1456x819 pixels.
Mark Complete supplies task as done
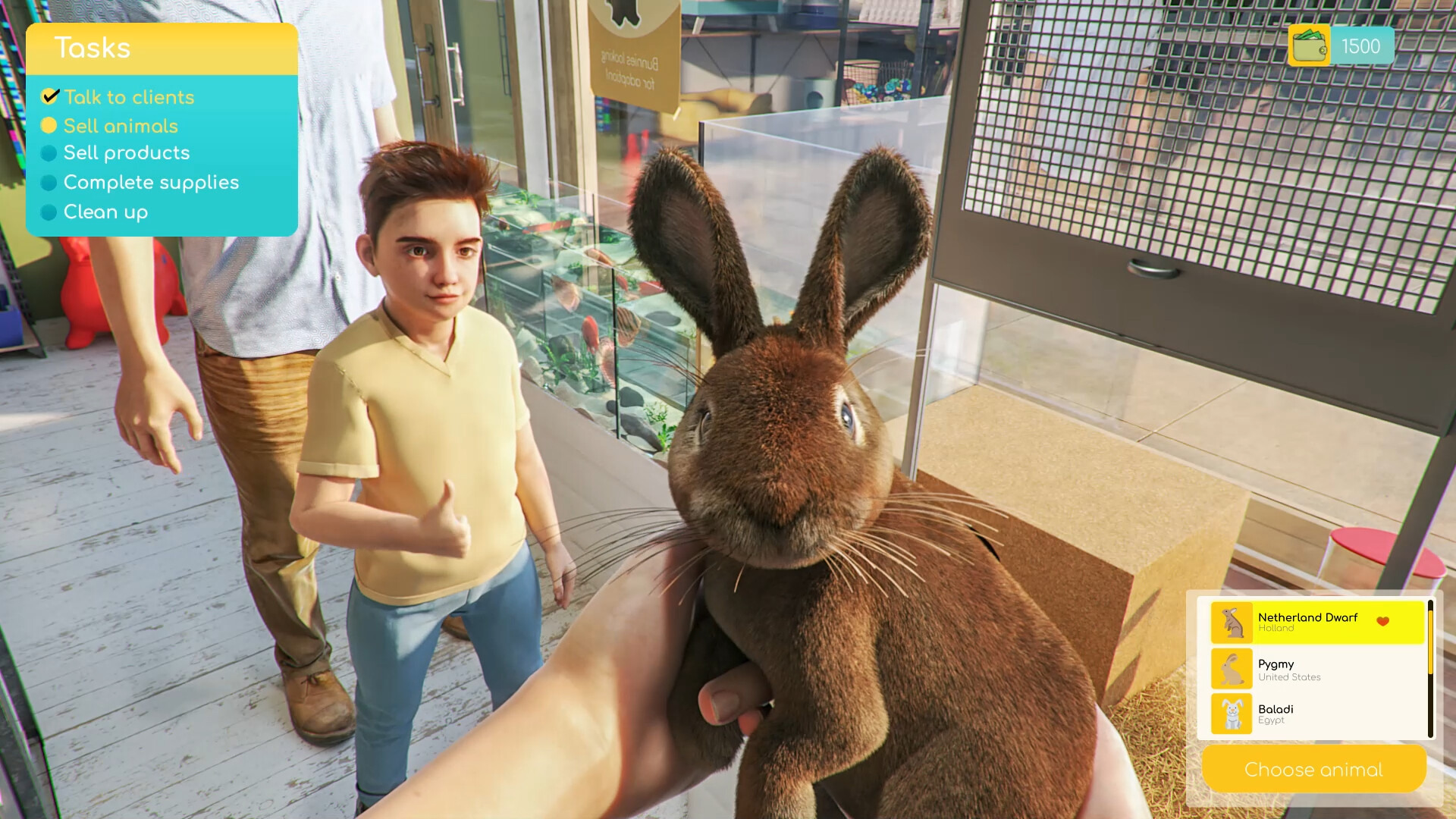tap(49, 182)
